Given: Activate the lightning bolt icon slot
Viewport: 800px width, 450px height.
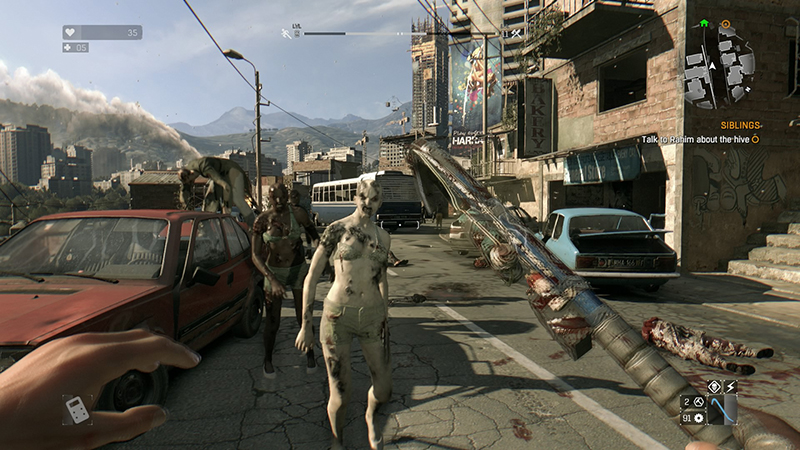Looking at the screenshot, I should pos(730,386).
